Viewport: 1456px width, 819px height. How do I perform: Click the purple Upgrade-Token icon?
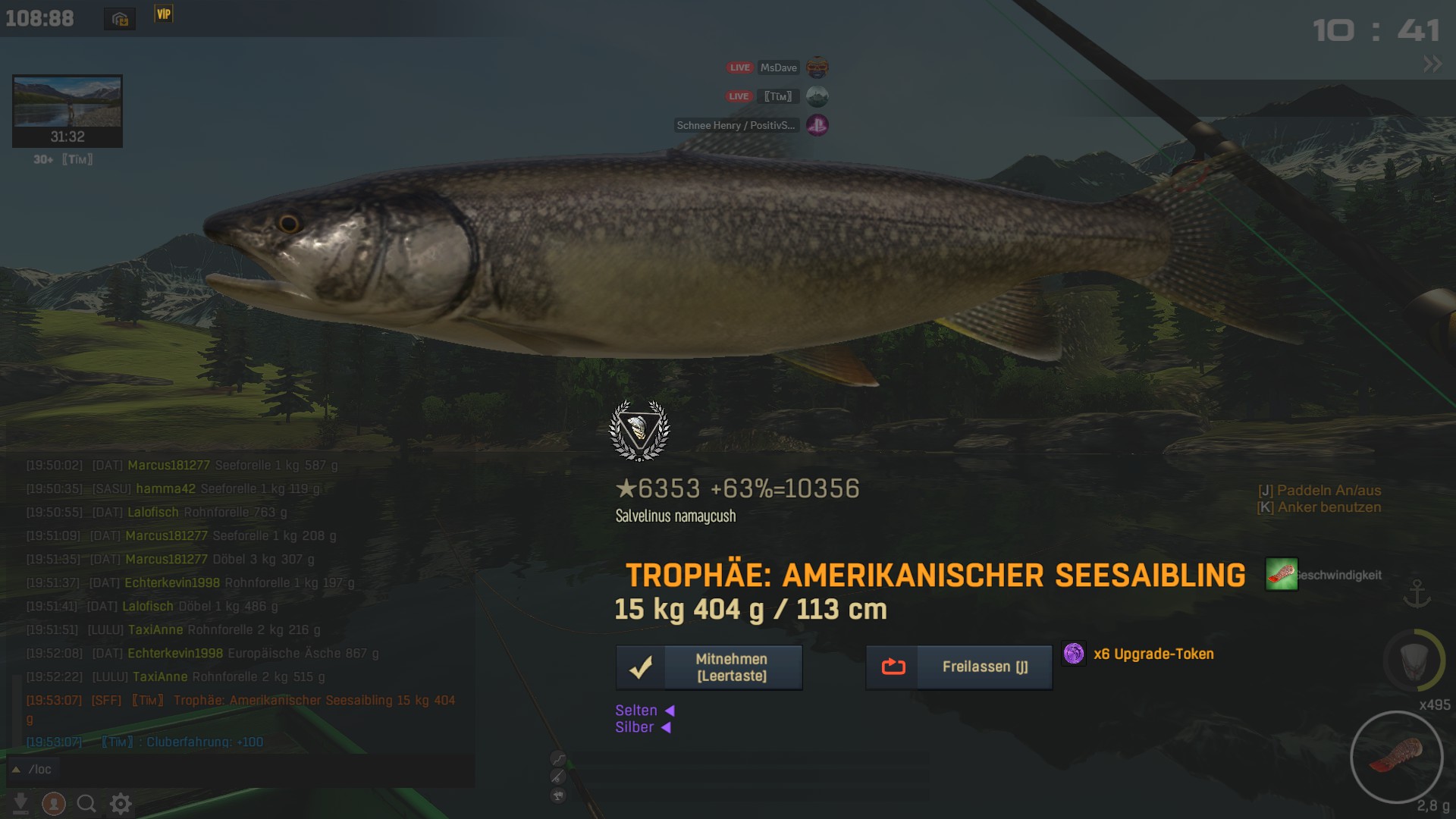click(1074, 654)
